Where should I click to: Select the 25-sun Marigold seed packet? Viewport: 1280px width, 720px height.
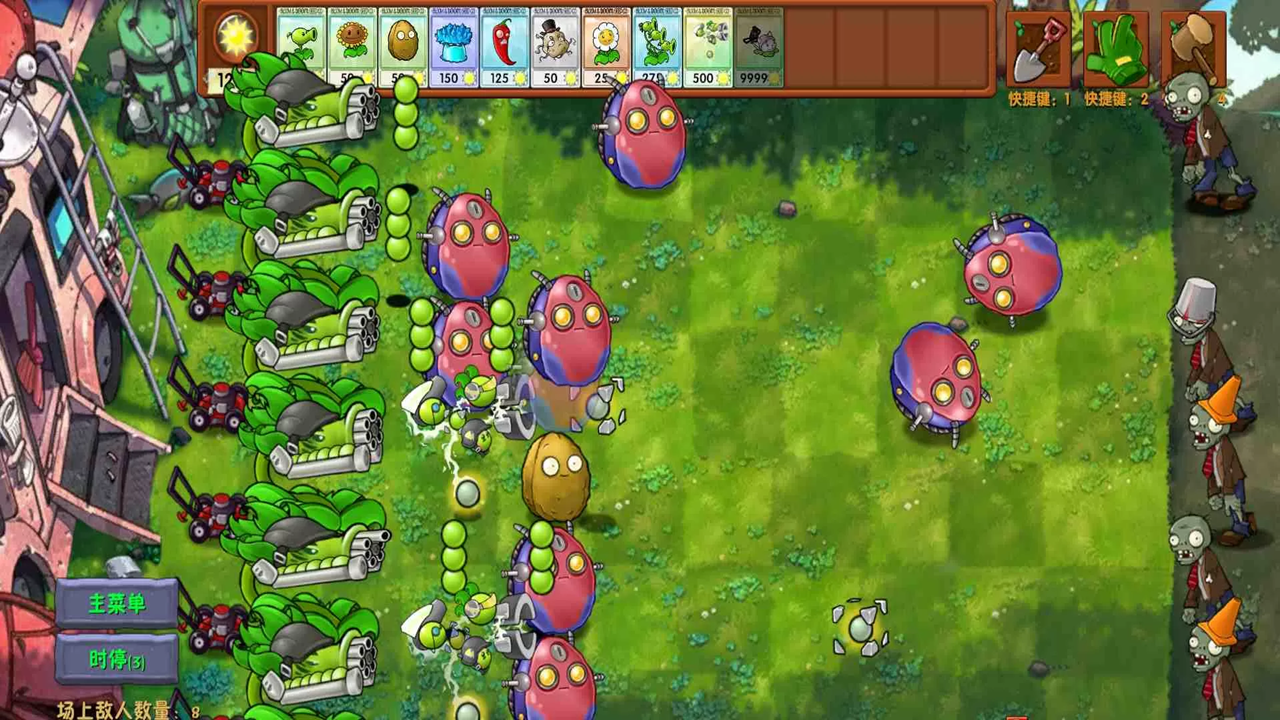(607, 45)
